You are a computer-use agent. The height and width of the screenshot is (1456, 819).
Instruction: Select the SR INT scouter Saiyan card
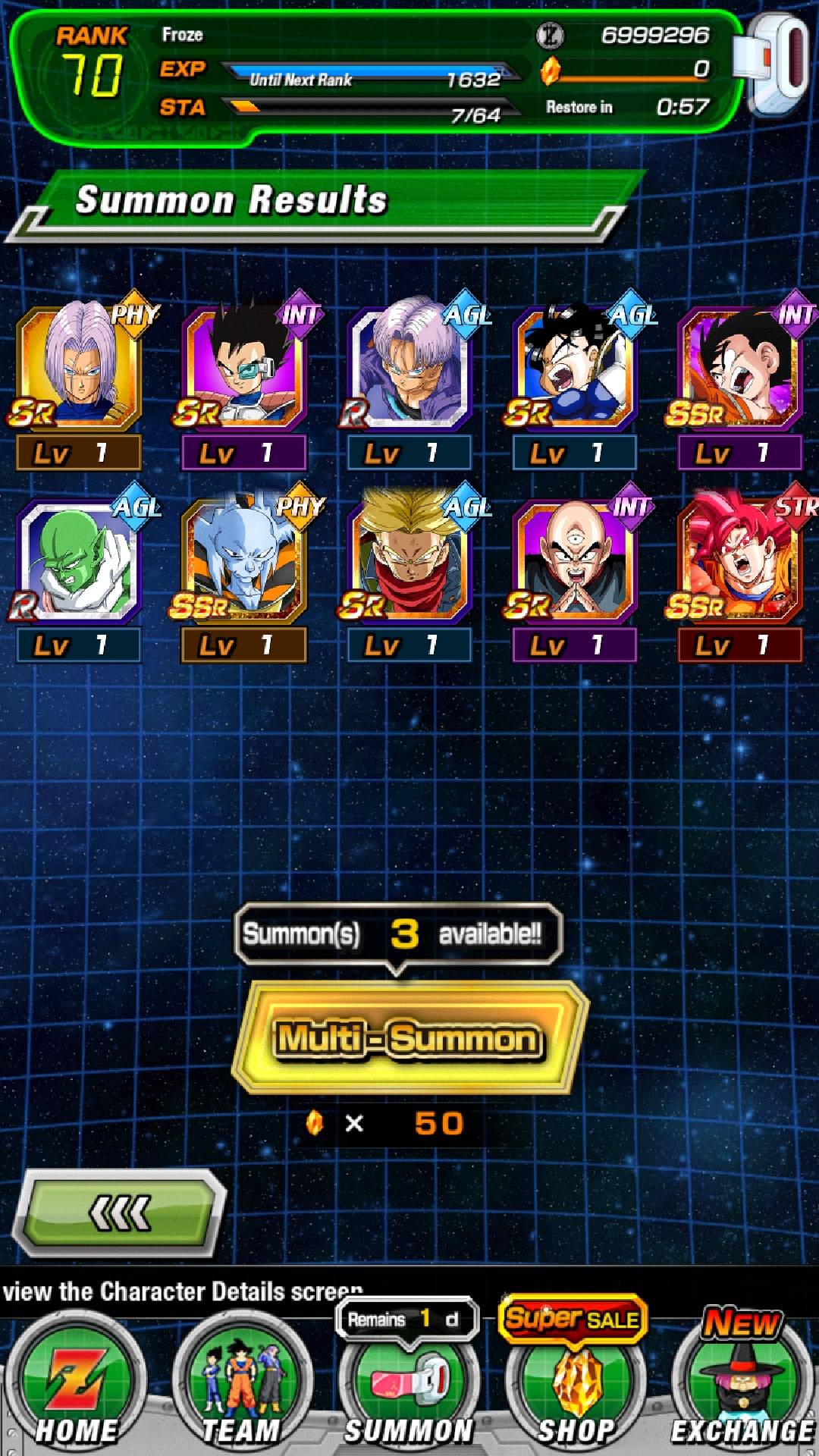(x=244, y=368)
